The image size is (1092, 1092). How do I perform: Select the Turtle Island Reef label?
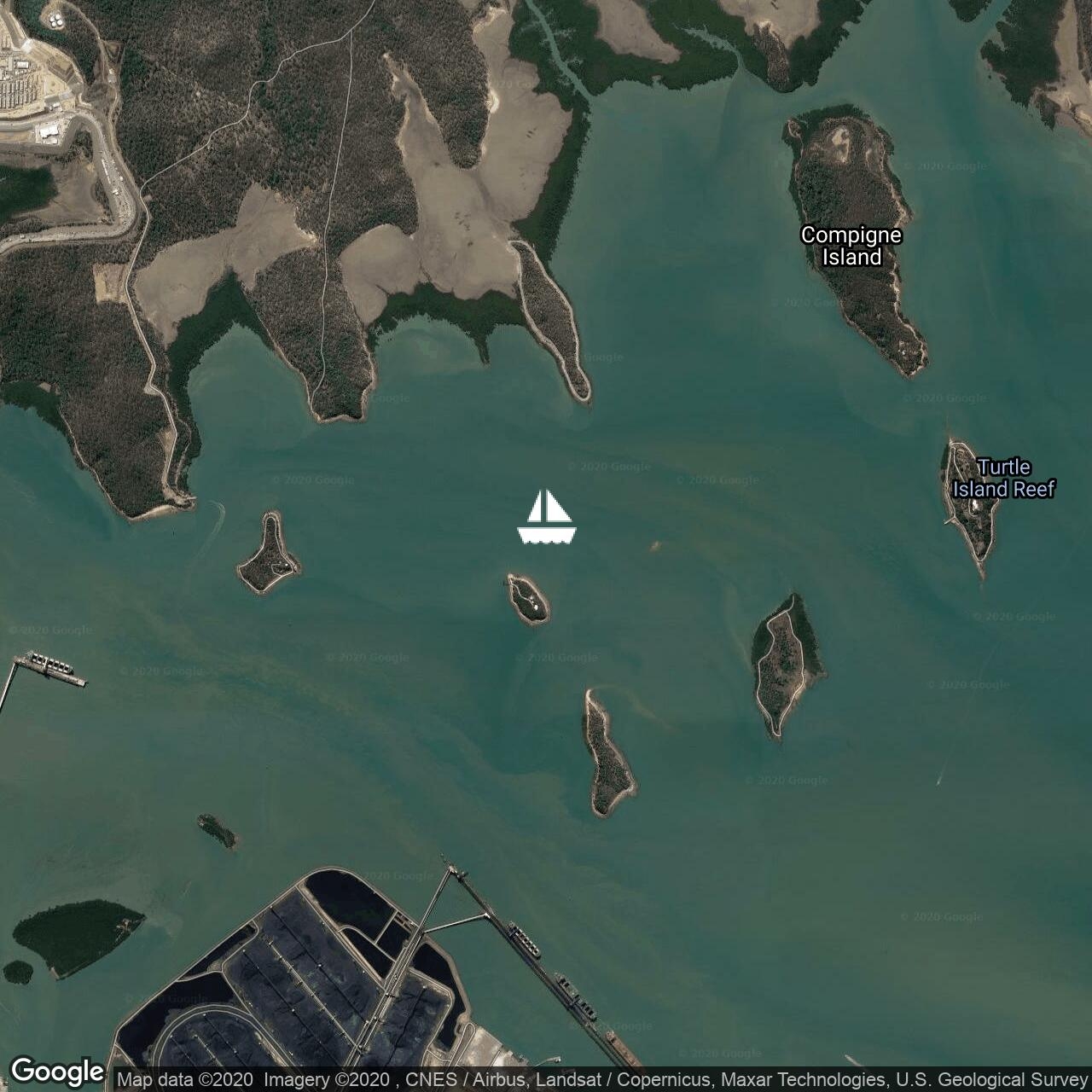click(x=1003, y=479)
